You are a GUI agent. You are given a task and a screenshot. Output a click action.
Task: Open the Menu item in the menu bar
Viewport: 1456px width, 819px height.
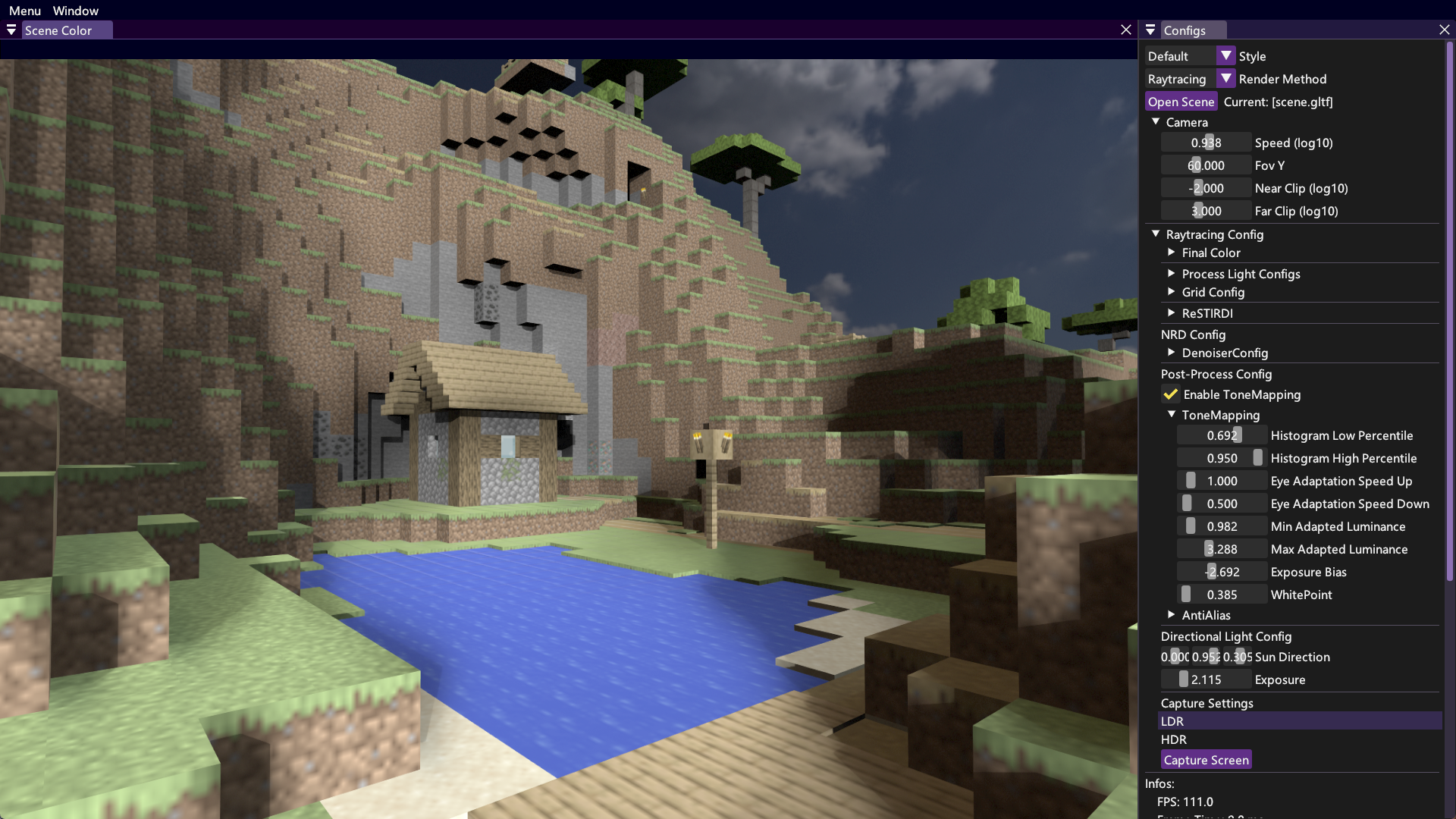point(24,11)
